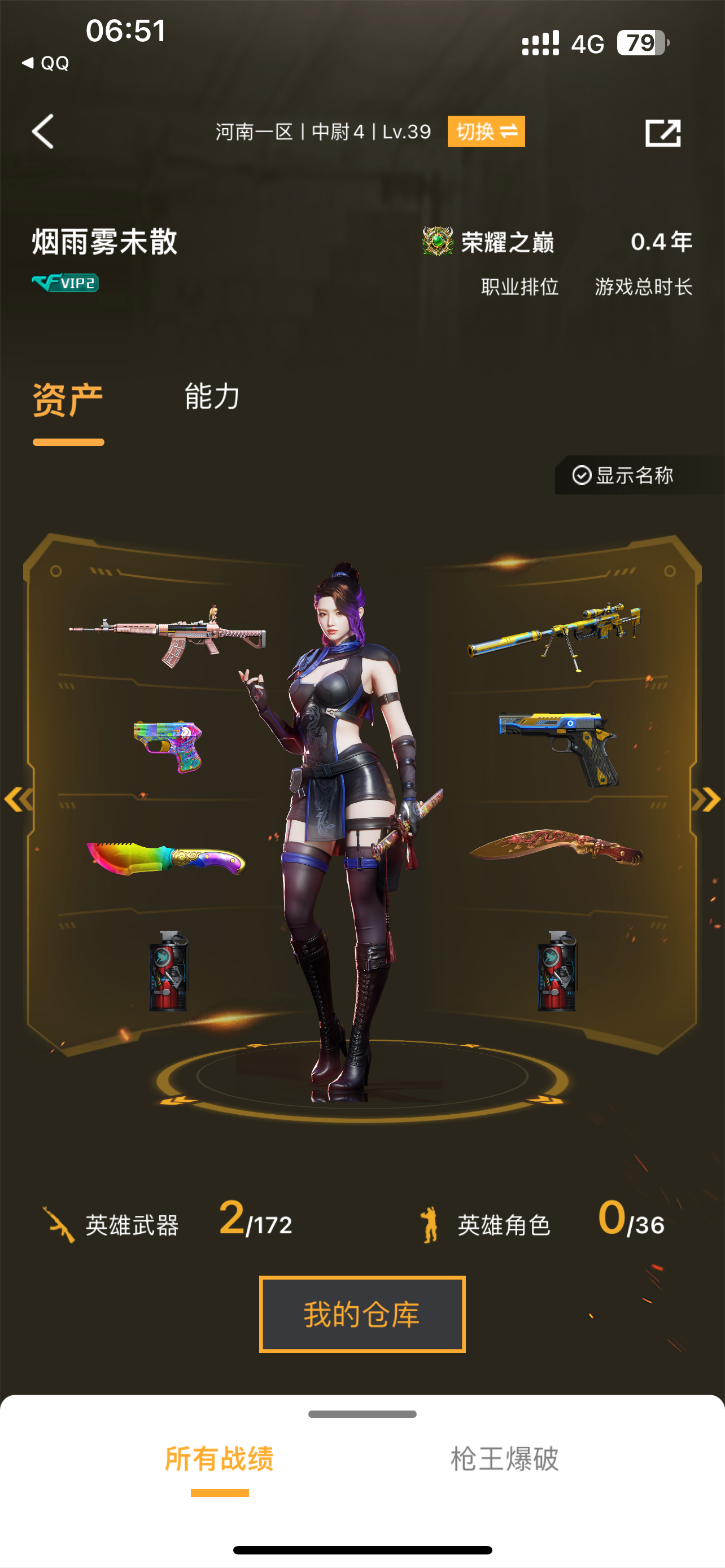The width and height of the screenshot is (725, 1568).
Task: Open 我的仓库 warehouse button
Action: coord(361,1313)
